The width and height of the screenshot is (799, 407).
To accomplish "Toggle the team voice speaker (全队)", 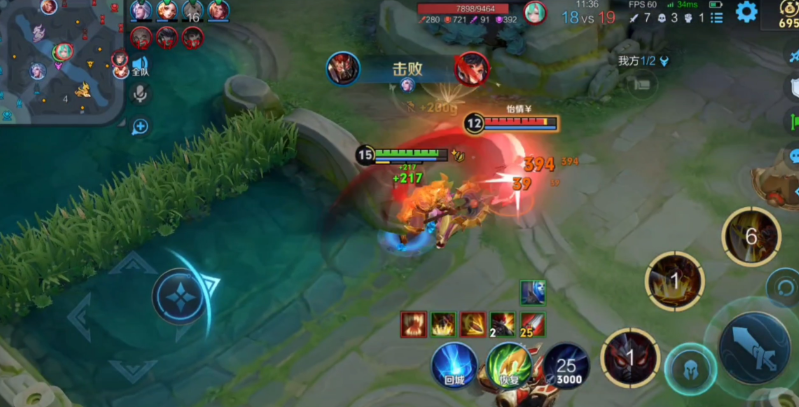I will (x=140, y=66).
